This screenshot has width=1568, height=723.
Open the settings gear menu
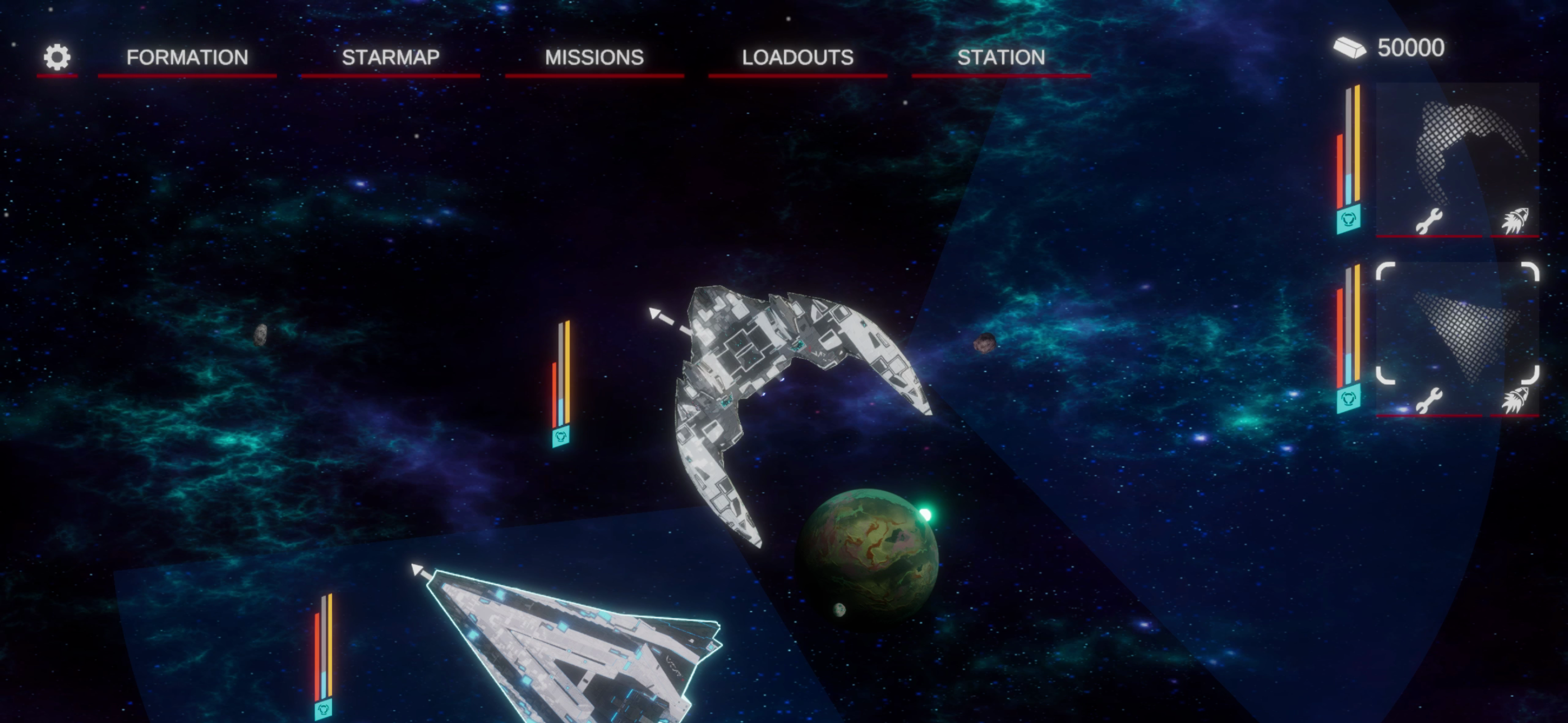click(x=56, y=57)
